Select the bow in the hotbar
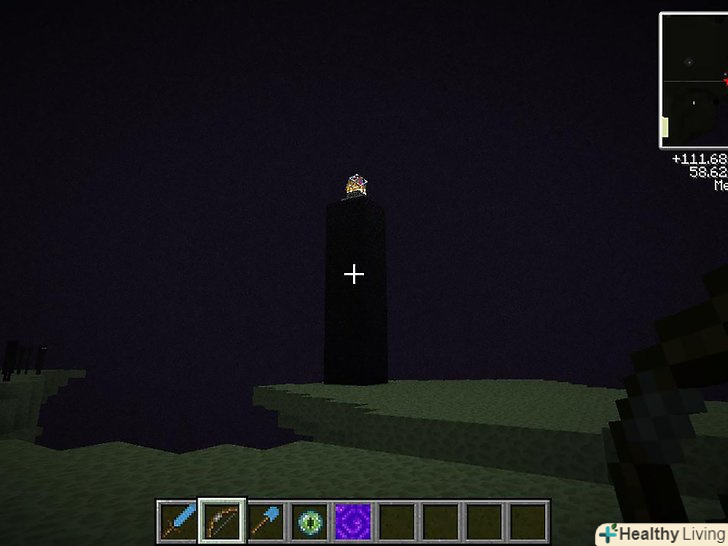The height and width of the screenshot is (546, 728). (221, 521)
